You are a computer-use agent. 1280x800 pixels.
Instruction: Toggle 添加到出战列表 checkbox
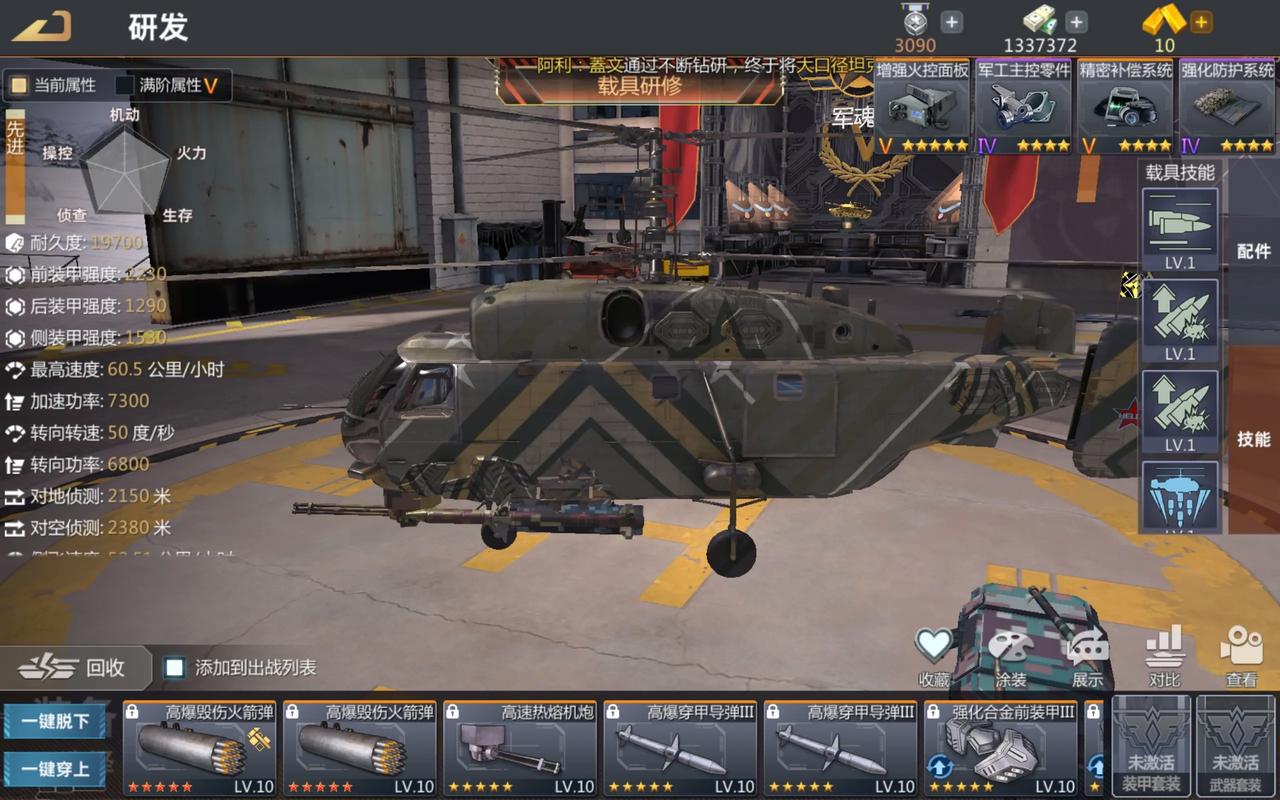[x=175, y=667]
